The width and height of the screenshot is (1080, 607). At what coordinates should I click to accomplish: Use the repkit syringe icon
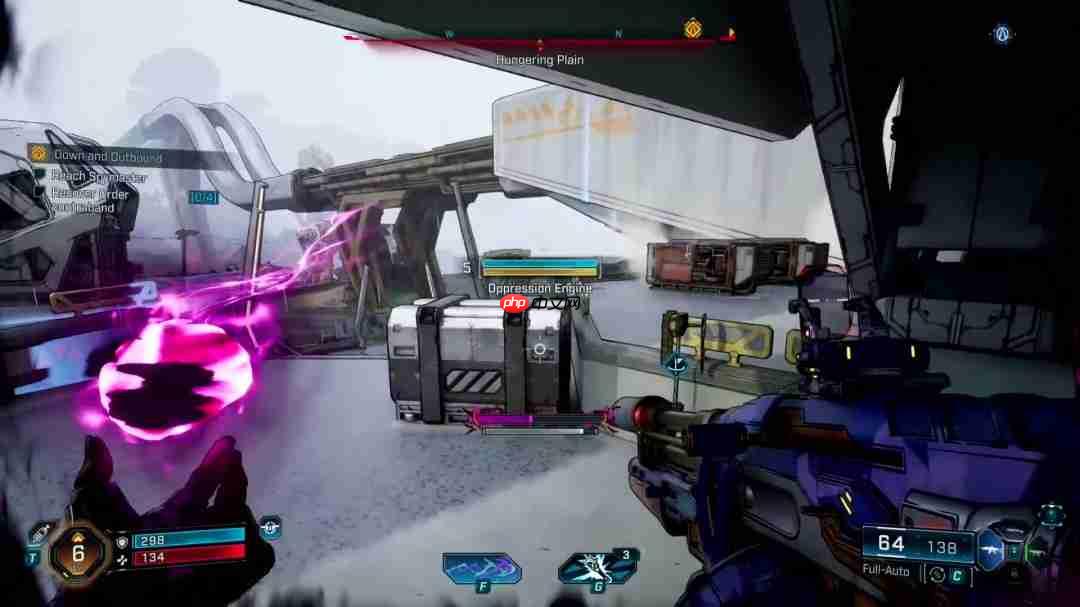pyautogui.click(x=39, y=532)
